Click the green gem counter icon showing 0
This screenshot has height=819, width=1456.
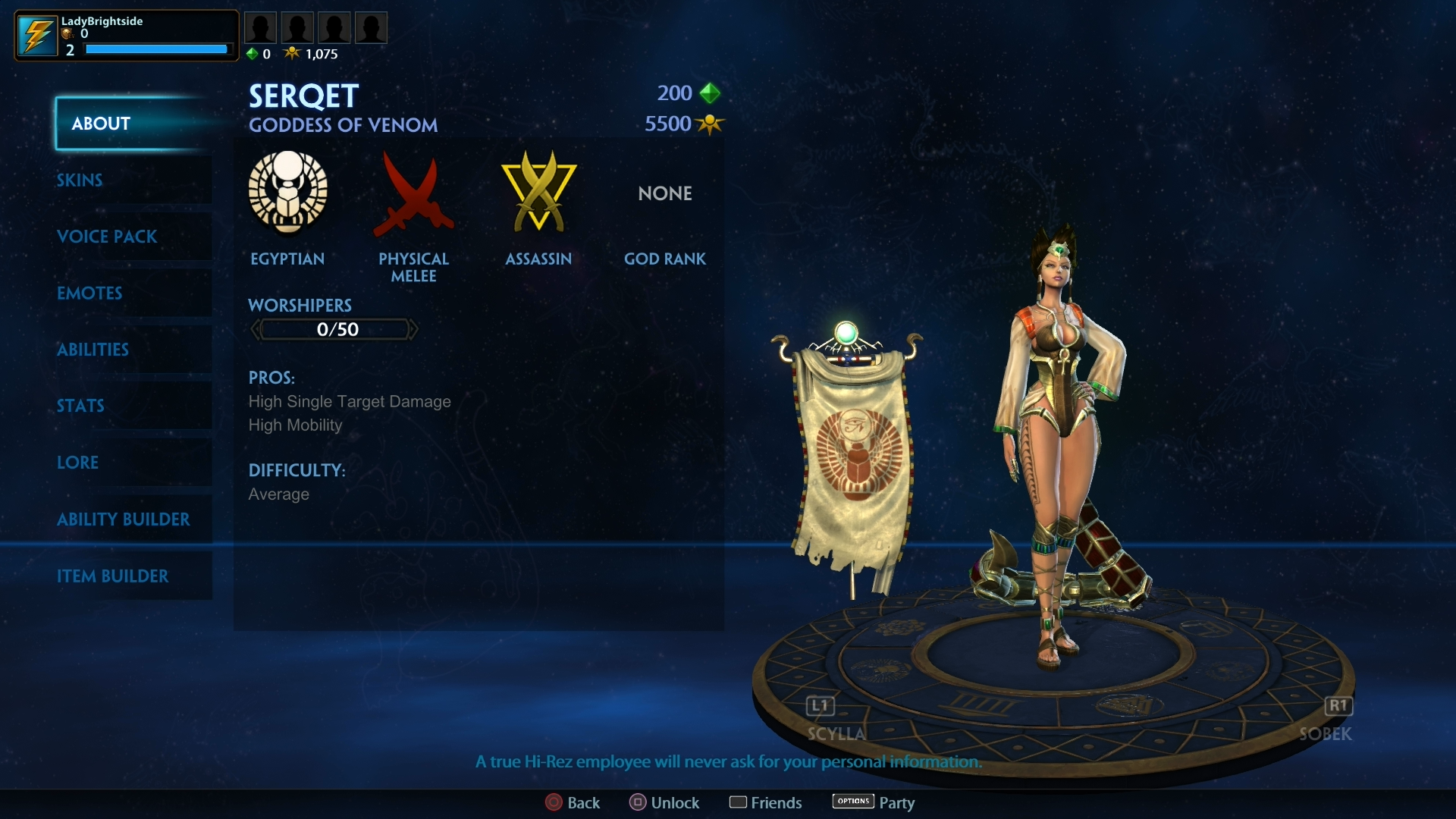coord(253,53)
